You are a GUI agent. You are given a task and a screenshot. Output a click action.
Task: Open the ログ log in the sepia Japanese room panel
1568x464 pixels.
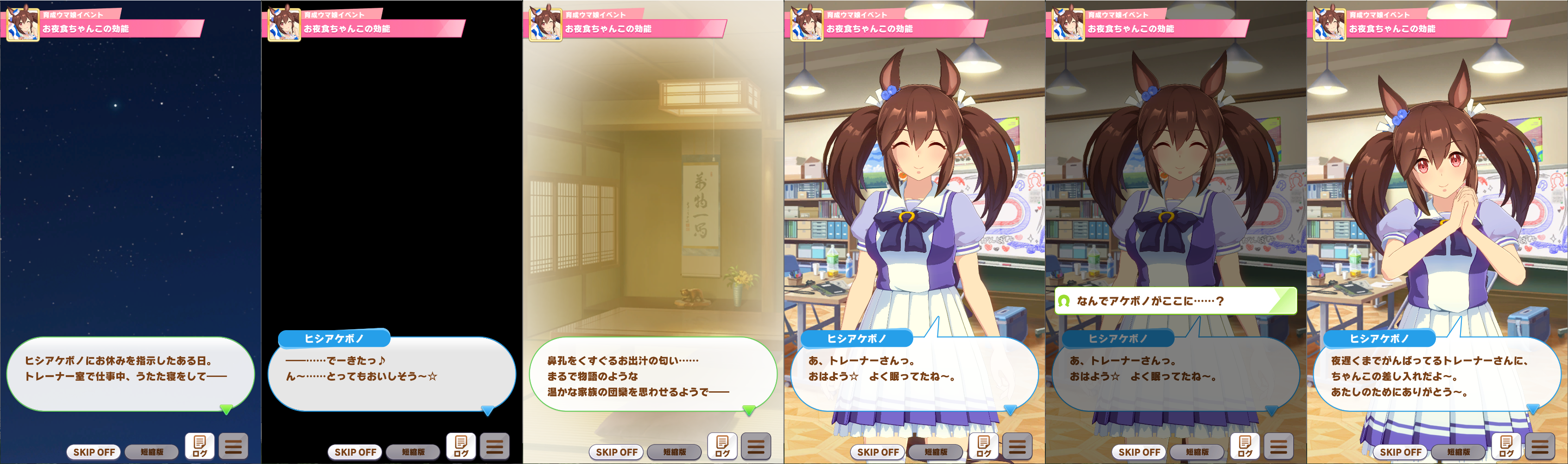pos(722,446)
